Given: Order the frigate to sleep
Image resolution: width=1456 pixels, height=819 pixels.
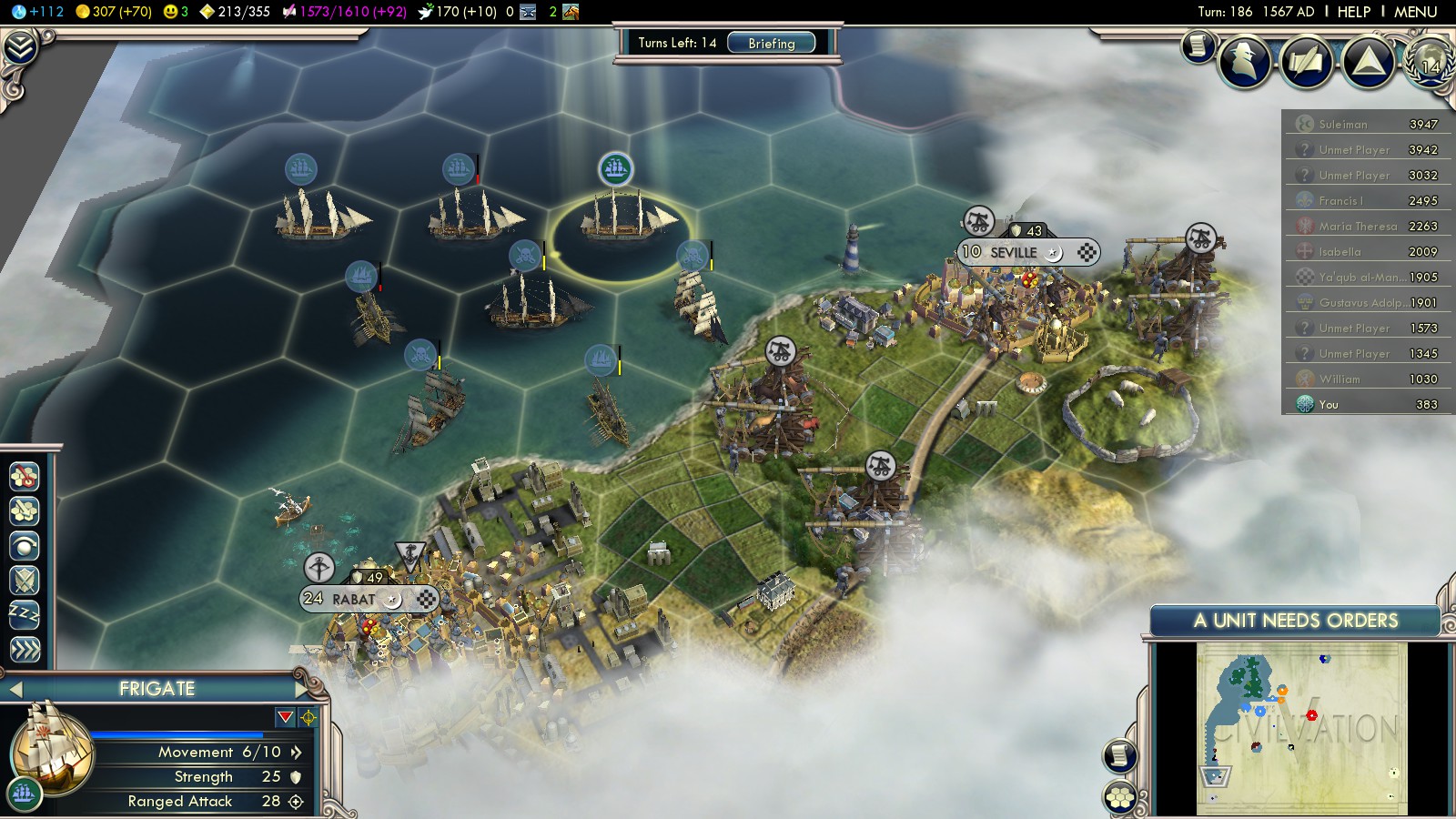Looking at the screenshot, I should click(x=25, y=614).
